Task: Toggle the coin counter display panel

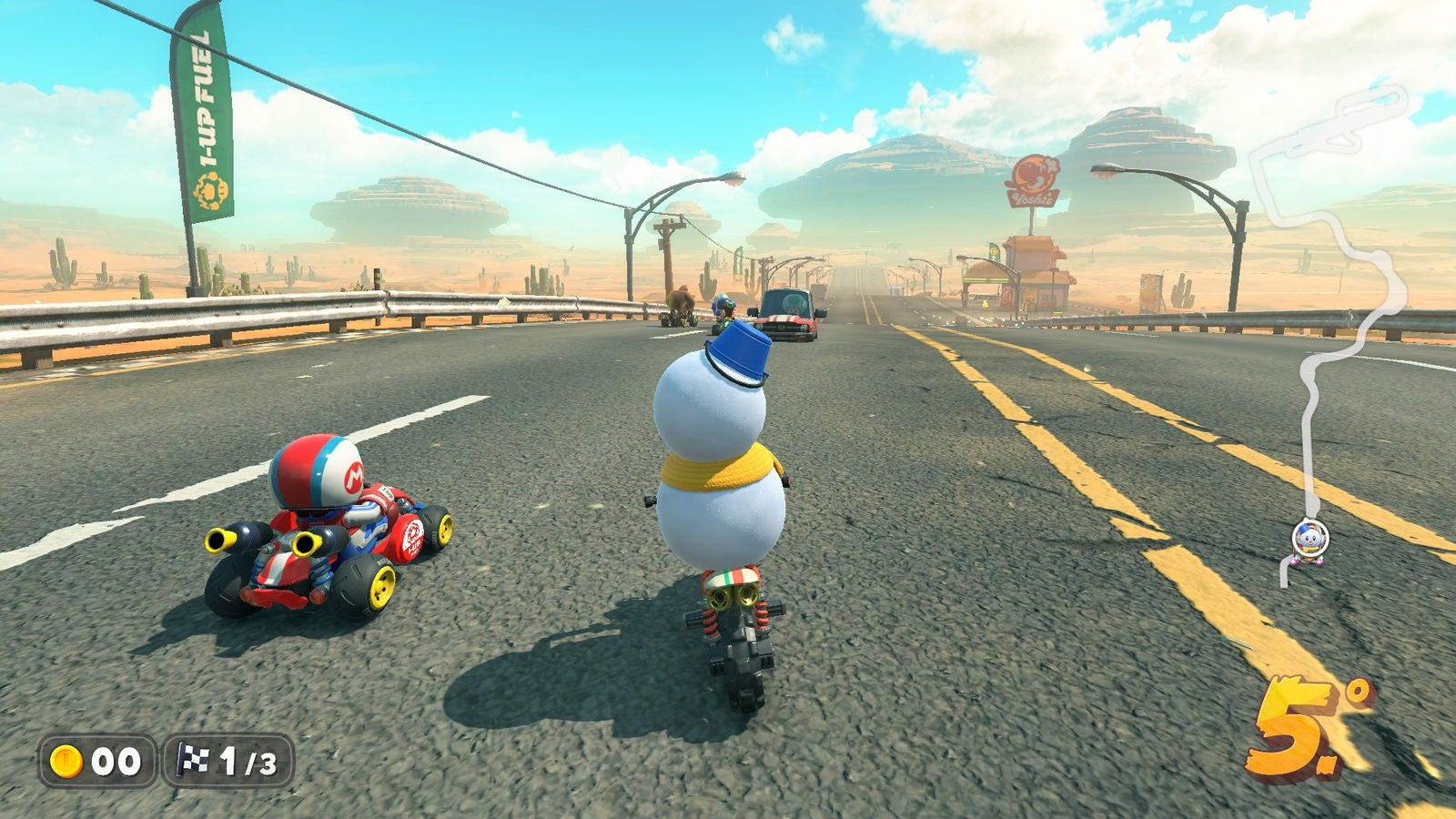Action: (x=96, y=761)
